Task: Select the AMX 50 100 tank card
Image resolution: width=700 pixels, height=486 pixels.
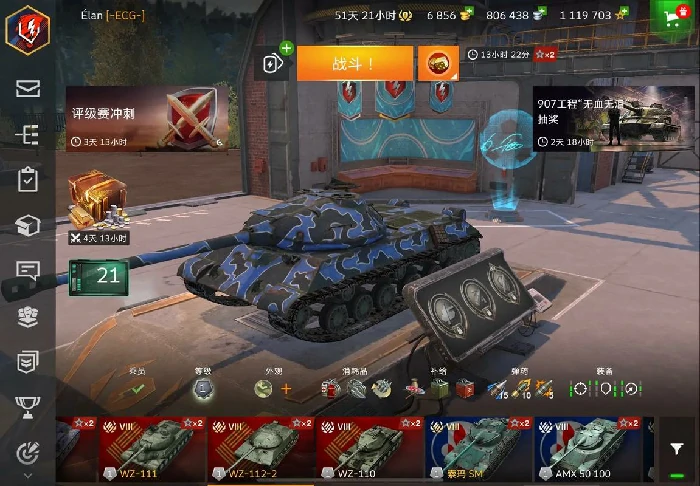Action: 586,447
